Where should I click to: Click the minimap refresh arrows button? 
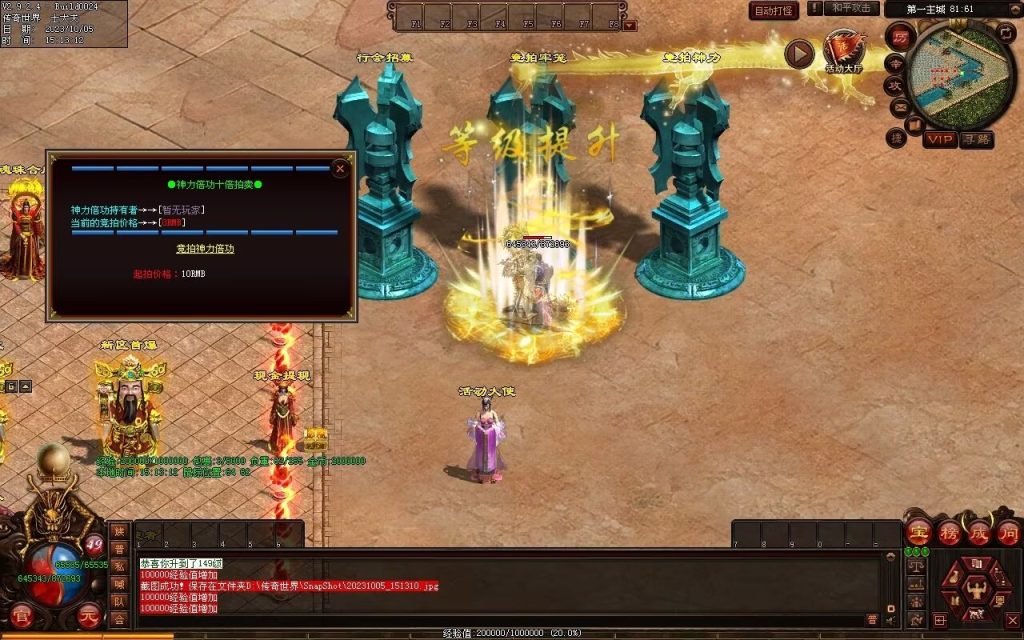[1007, 34]
